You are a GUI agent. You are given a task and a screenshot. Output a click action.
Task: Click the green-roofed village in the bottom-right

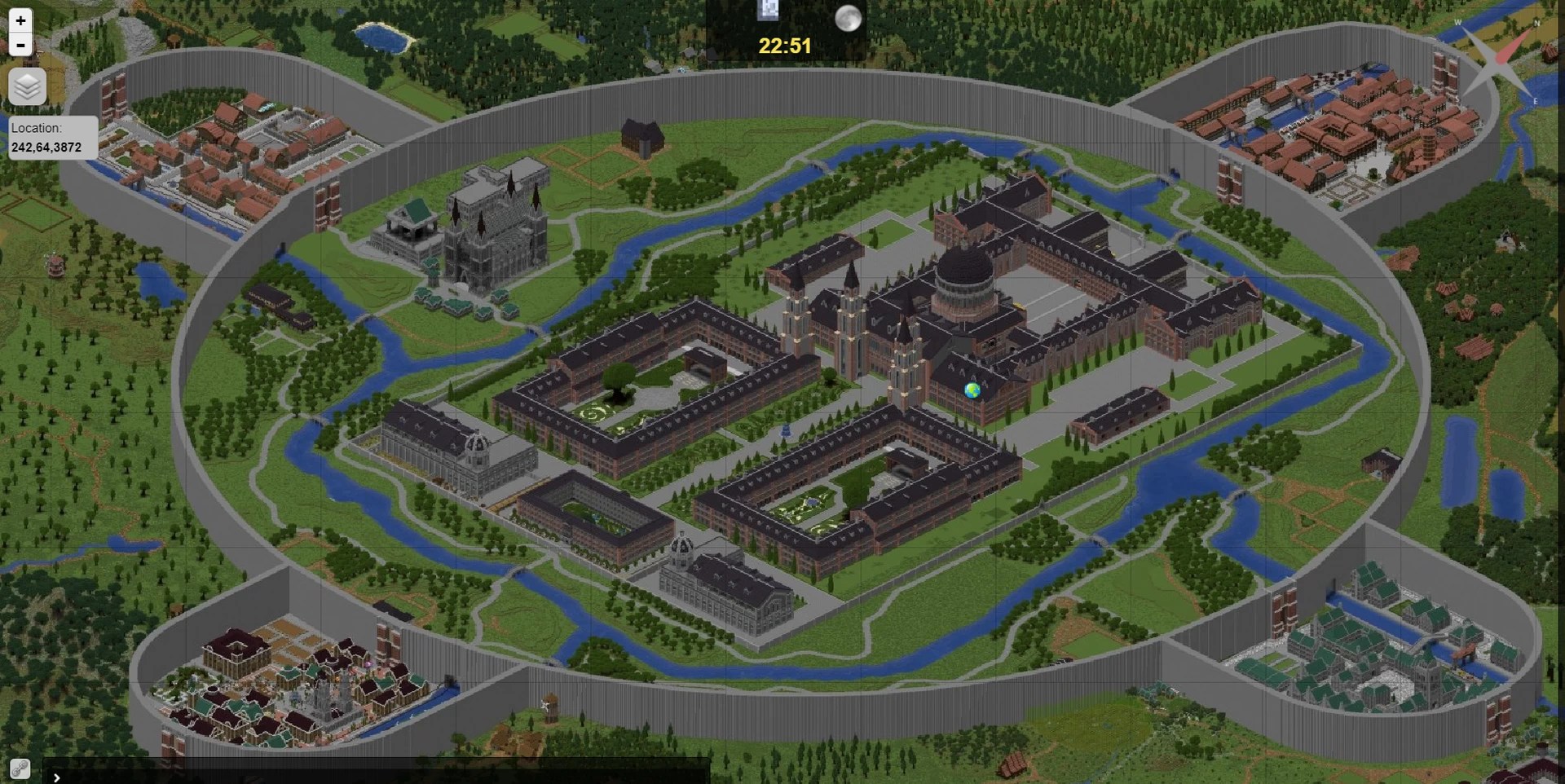coord(1369,652)
